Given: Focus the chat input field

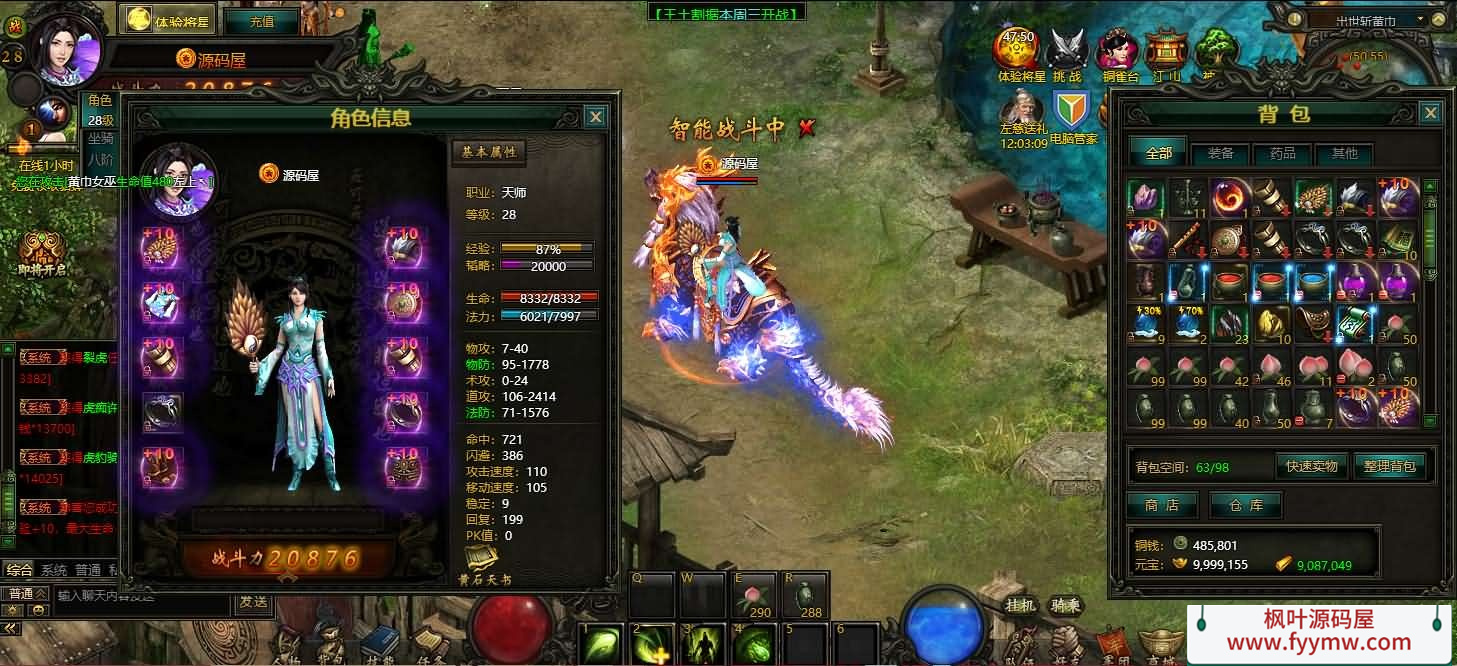Looking at the screenshot, I should coord(140,596).
